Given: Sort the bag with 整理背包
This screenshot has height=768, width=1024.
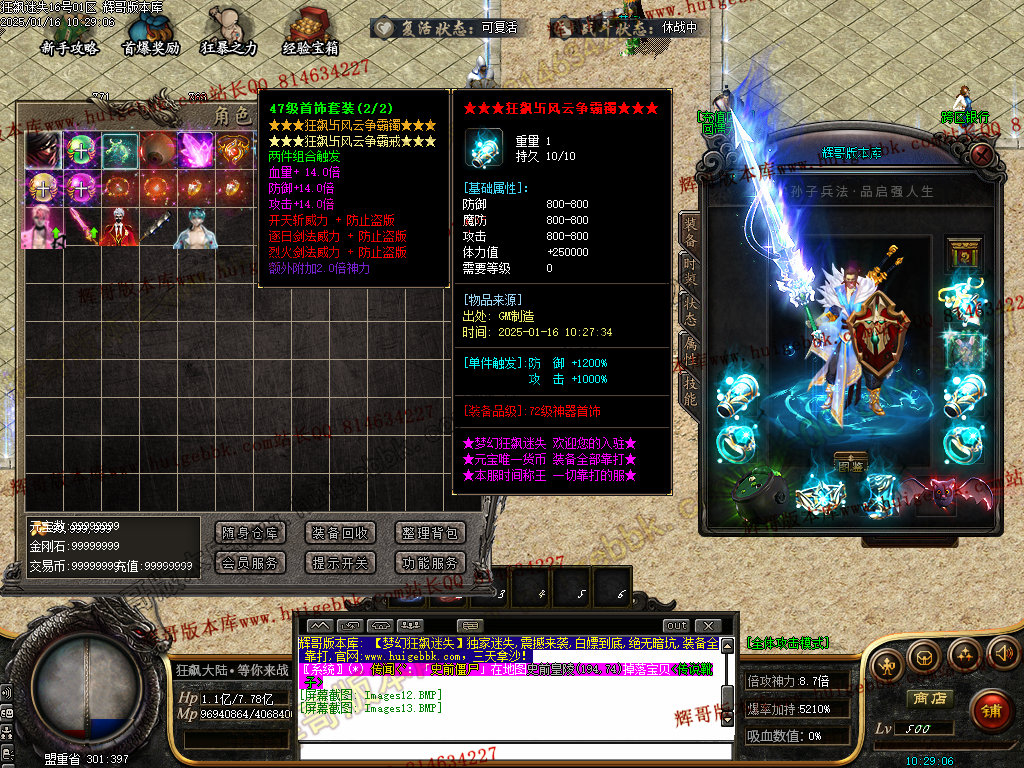Looking at the screenshot, I should point(430,533).
